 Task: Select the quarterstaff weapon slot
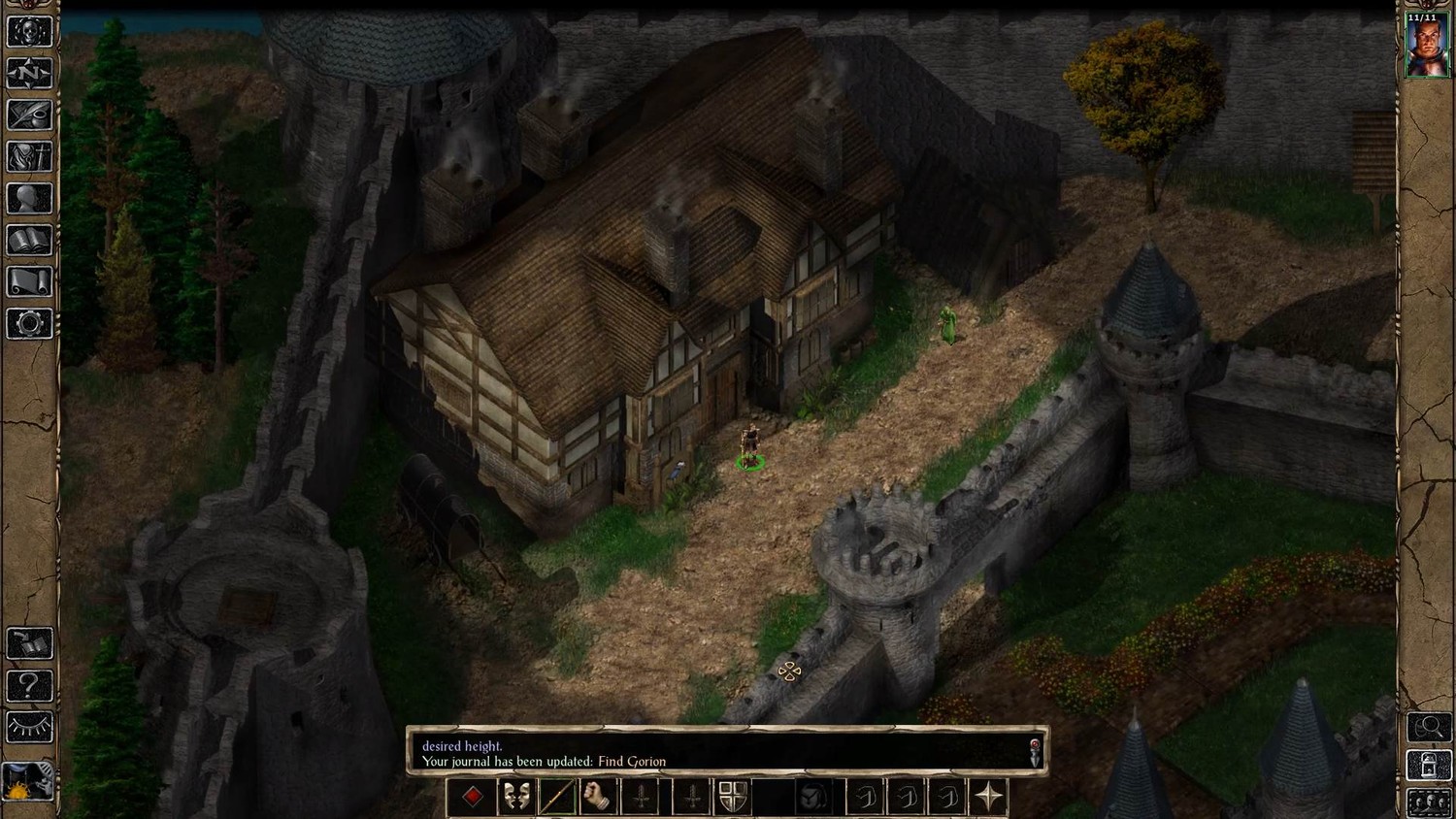[557, 798]
